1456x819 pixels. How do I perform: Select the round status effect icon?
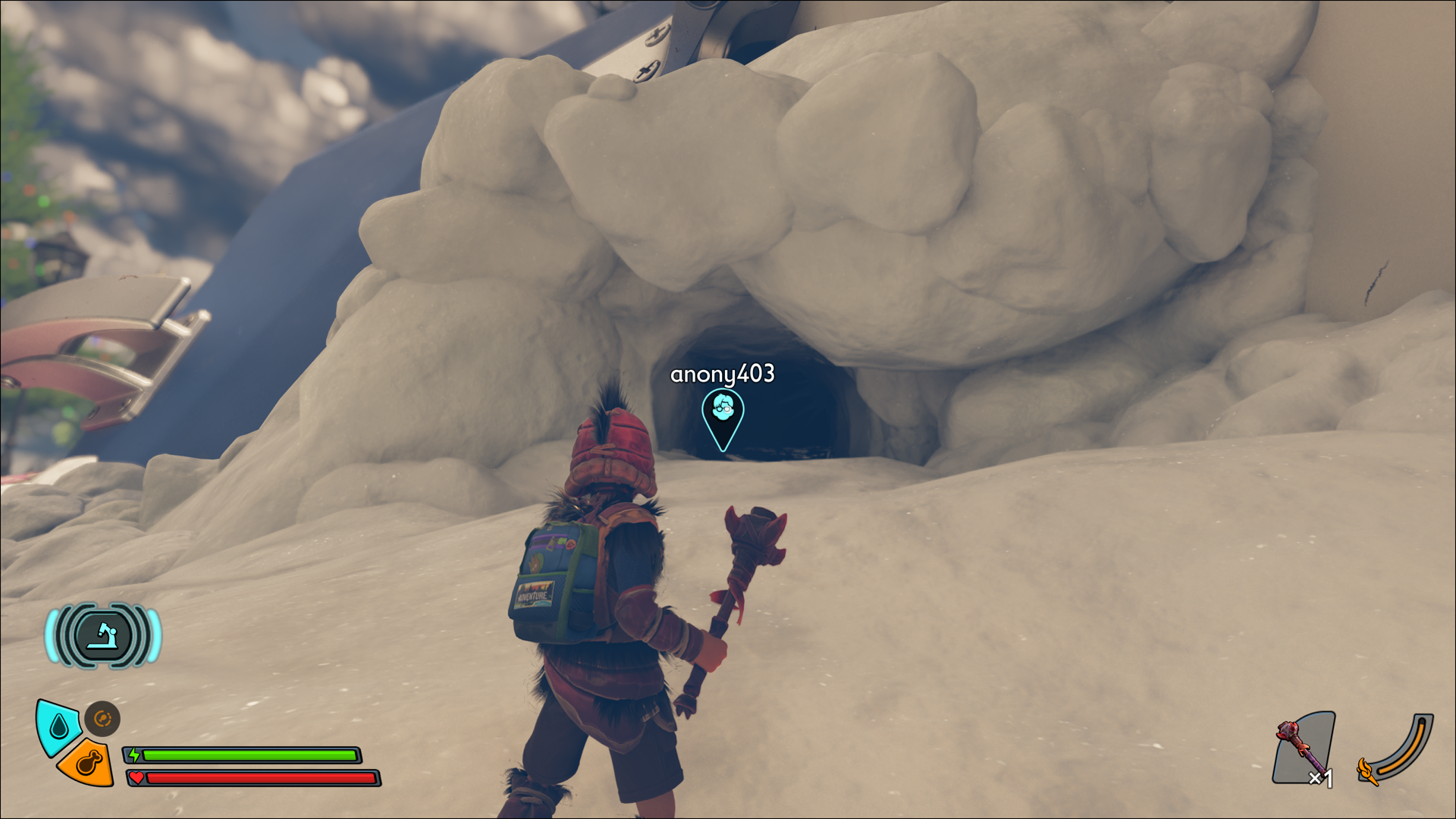tap(102, 718)
